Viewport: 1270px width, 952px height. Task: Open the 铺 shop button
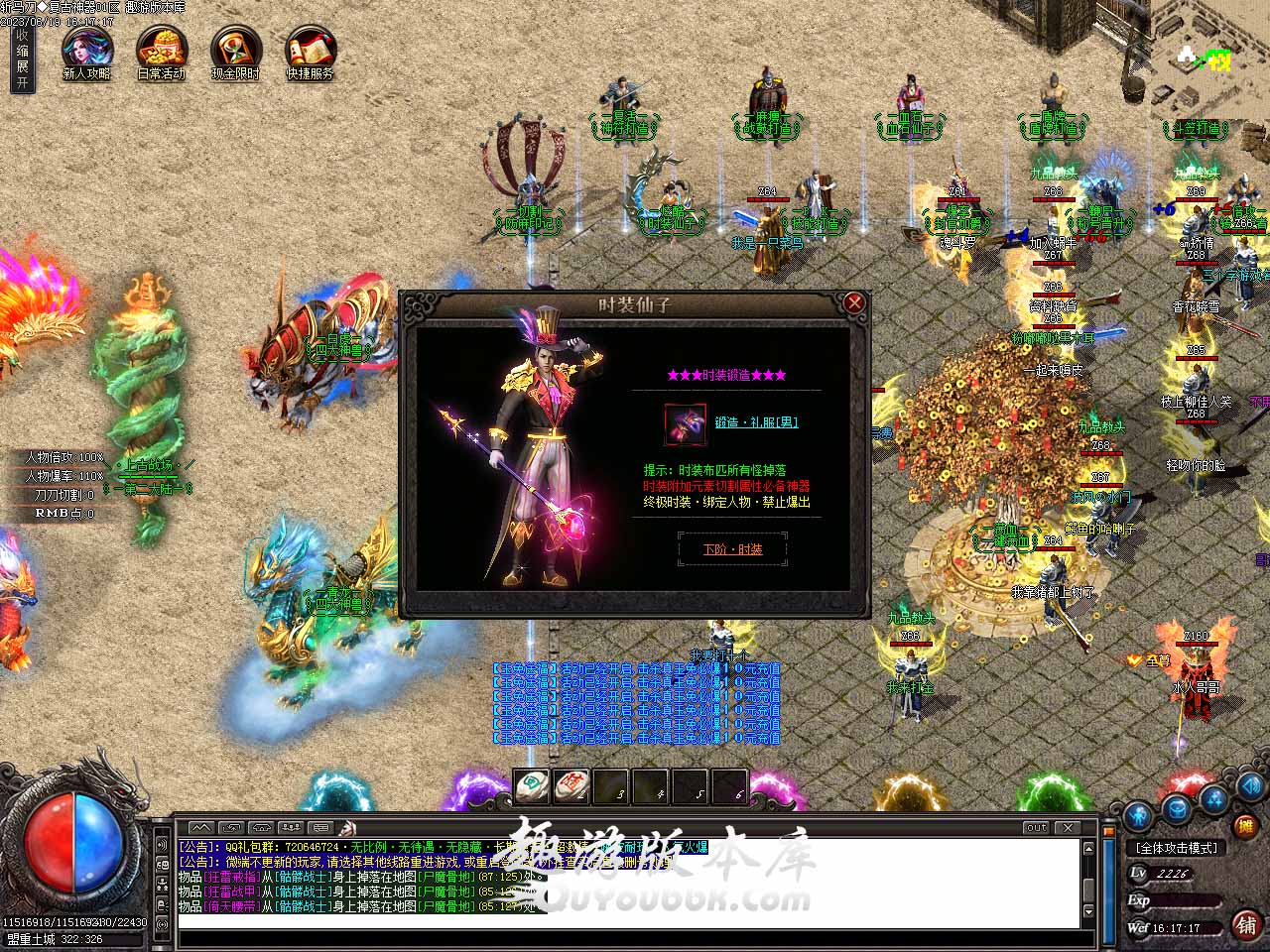pos(1246,924)
